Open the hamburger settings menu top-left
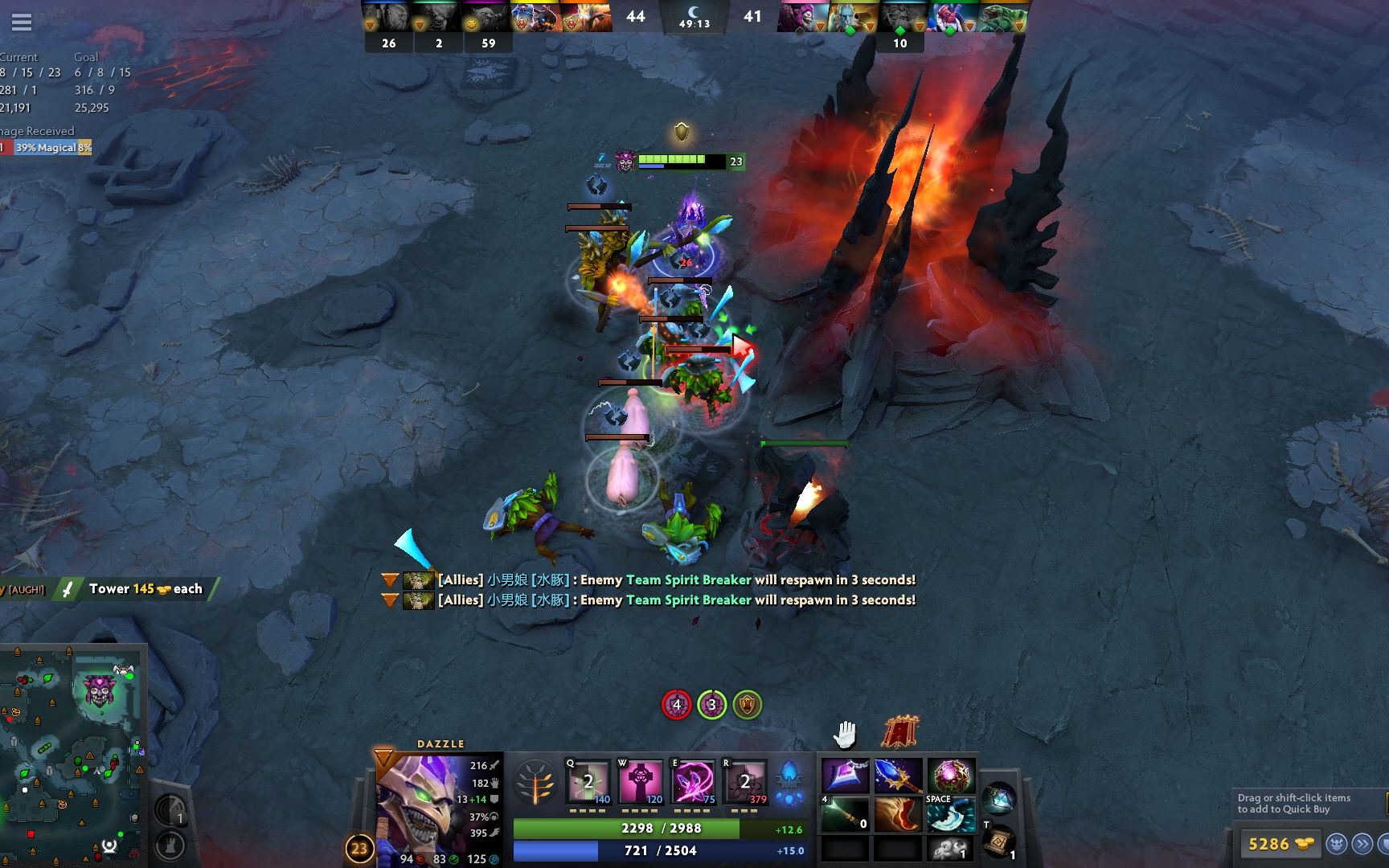 click(22, 22)
